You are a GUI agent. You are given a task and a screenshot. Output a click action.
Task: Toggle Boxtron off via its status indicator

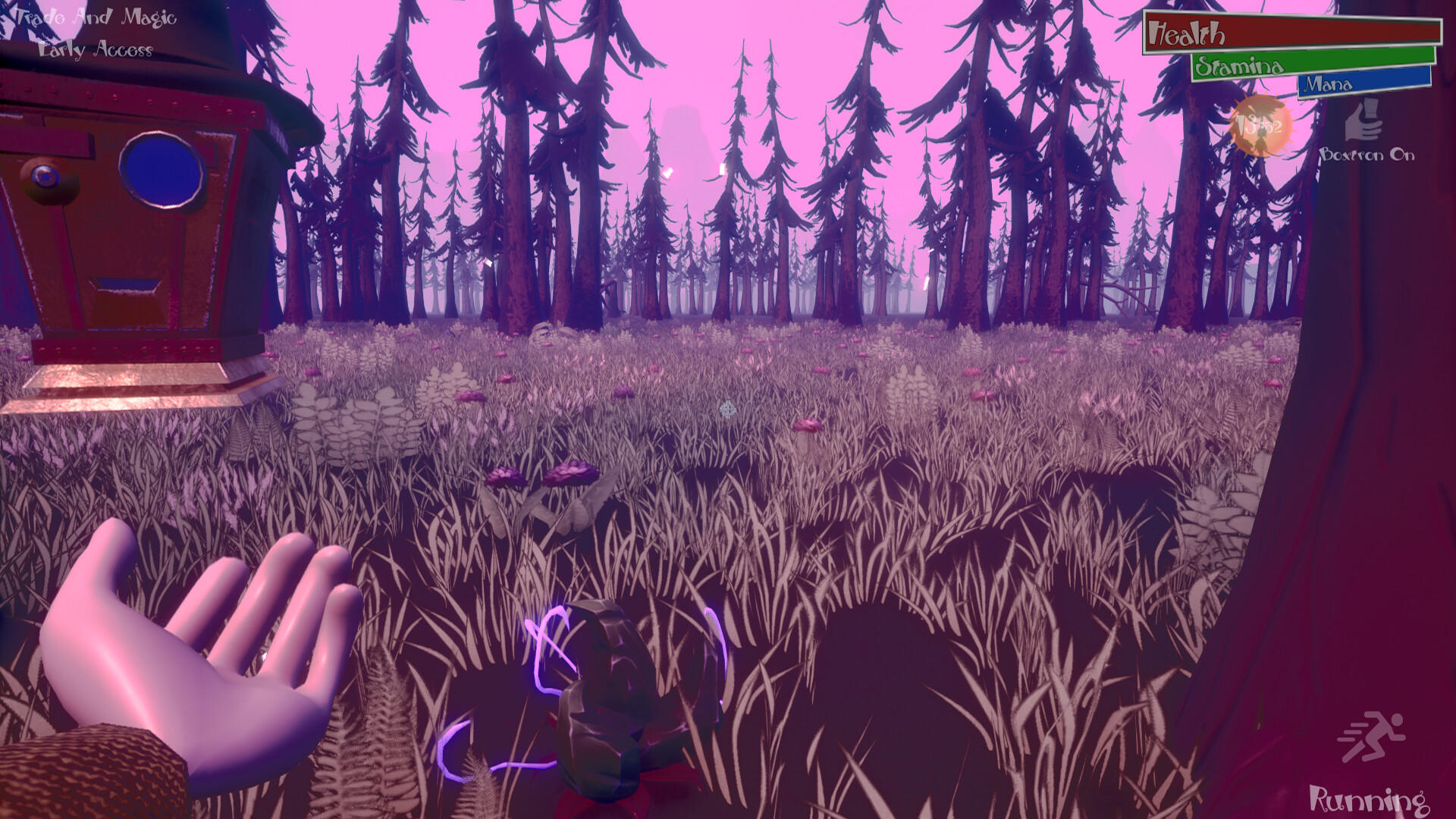(1363, 123)
